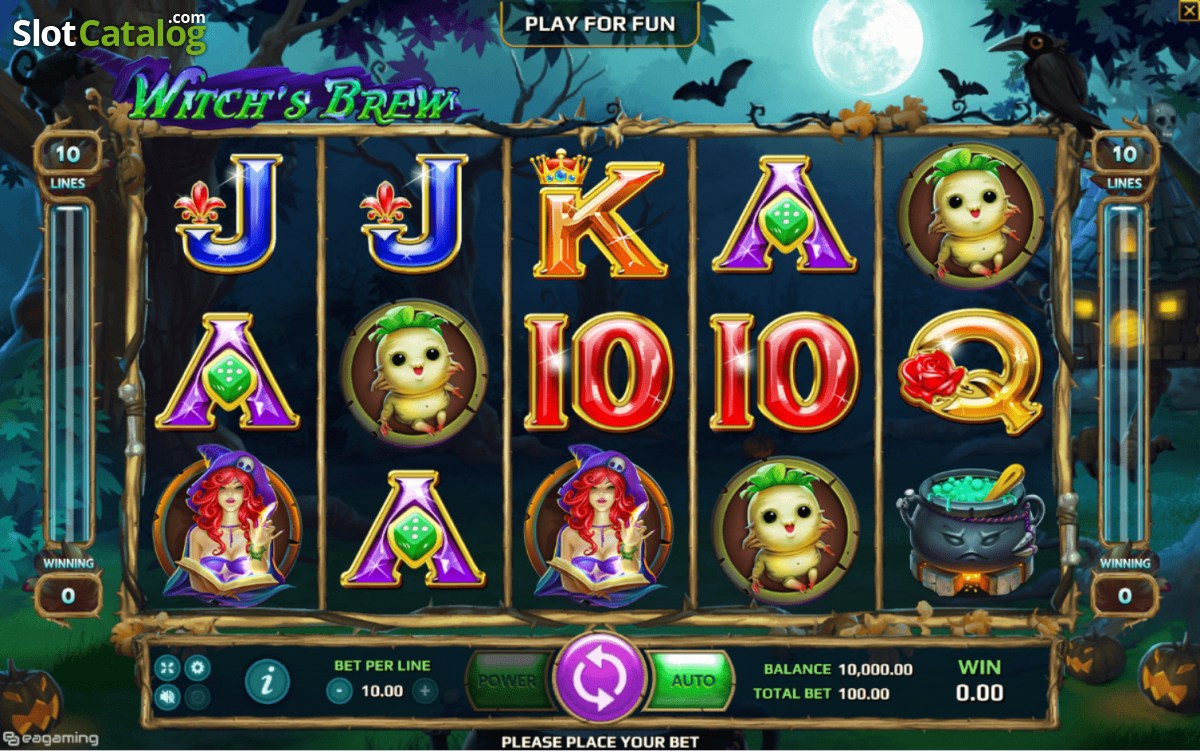Click the PLAY FOR FUN banner
The width and height of the screenshot is (1200, 751).
[599, 23]
